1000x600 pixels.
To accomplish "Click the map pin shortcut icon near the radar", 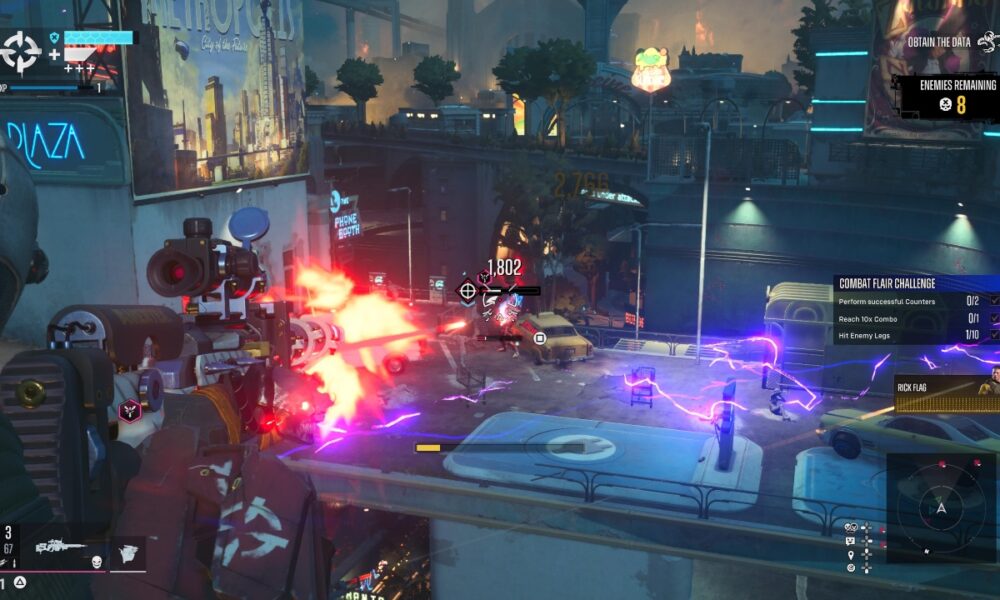I will click(x=850, y=555).
